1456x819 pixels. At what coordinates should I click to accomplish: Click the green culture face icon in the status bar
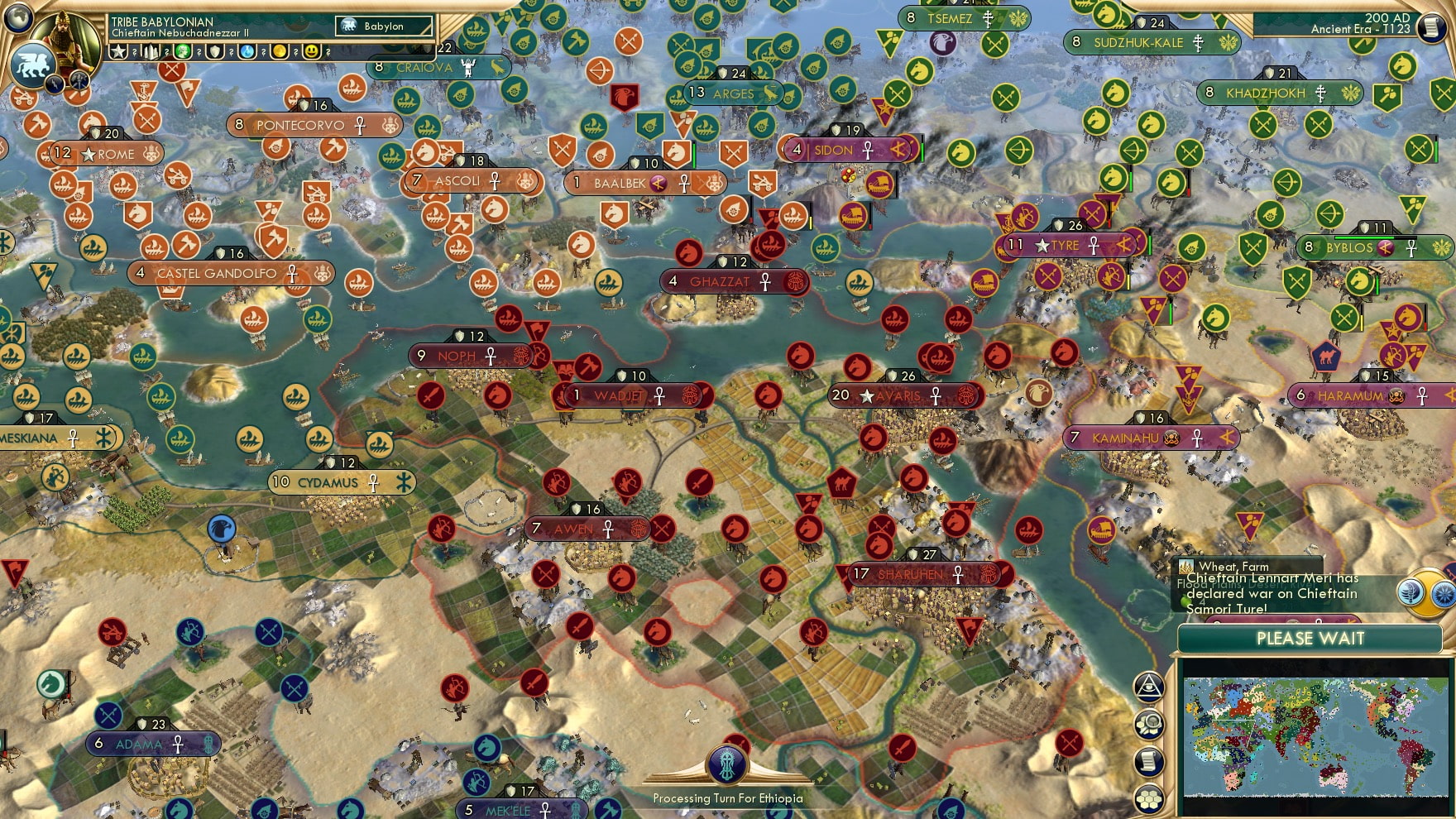182,53
